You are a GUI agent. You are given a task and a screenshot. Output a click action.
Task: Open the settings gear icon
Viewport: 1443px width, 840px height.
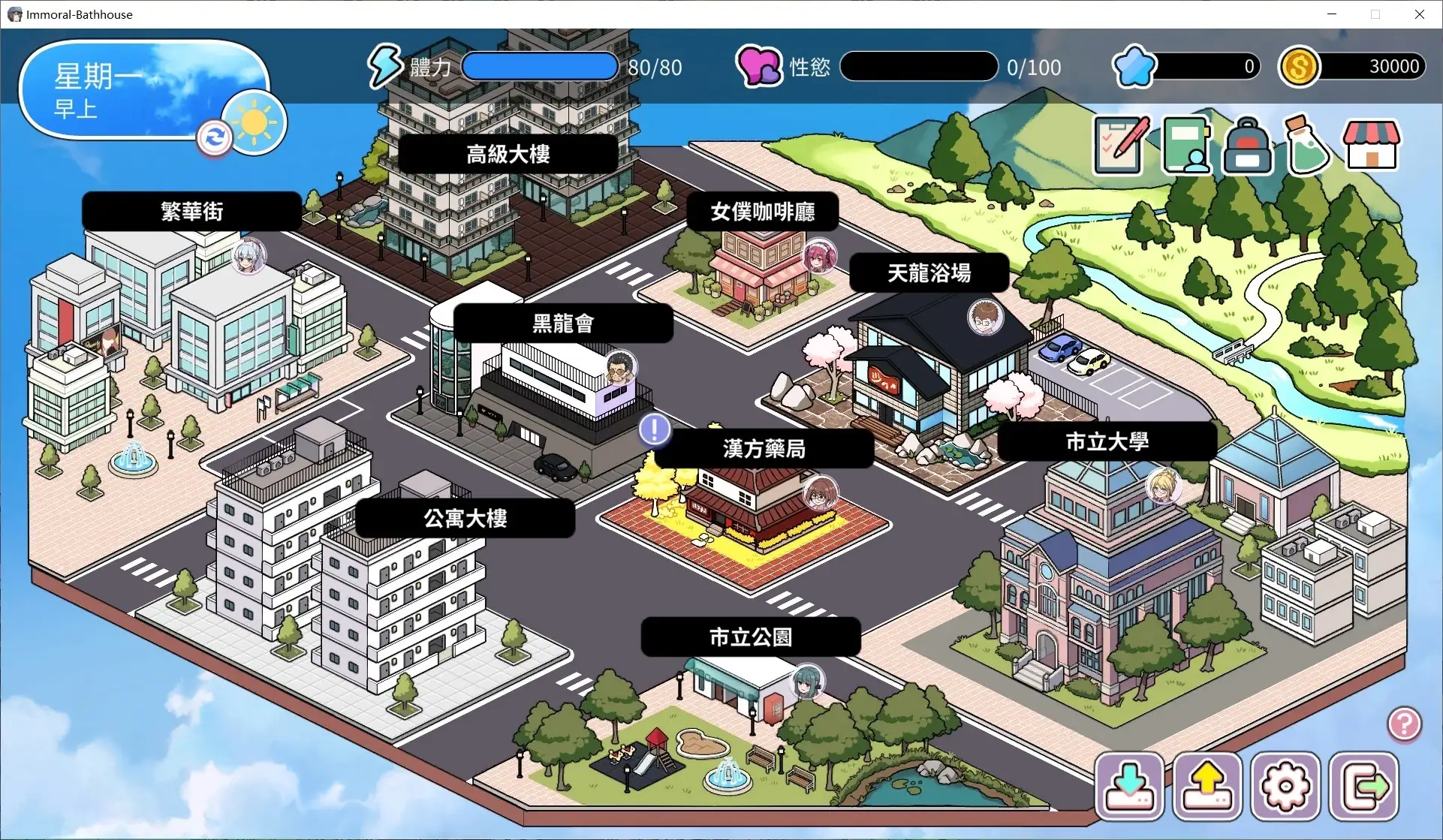pyautogui.click(x=1286, y=786)
